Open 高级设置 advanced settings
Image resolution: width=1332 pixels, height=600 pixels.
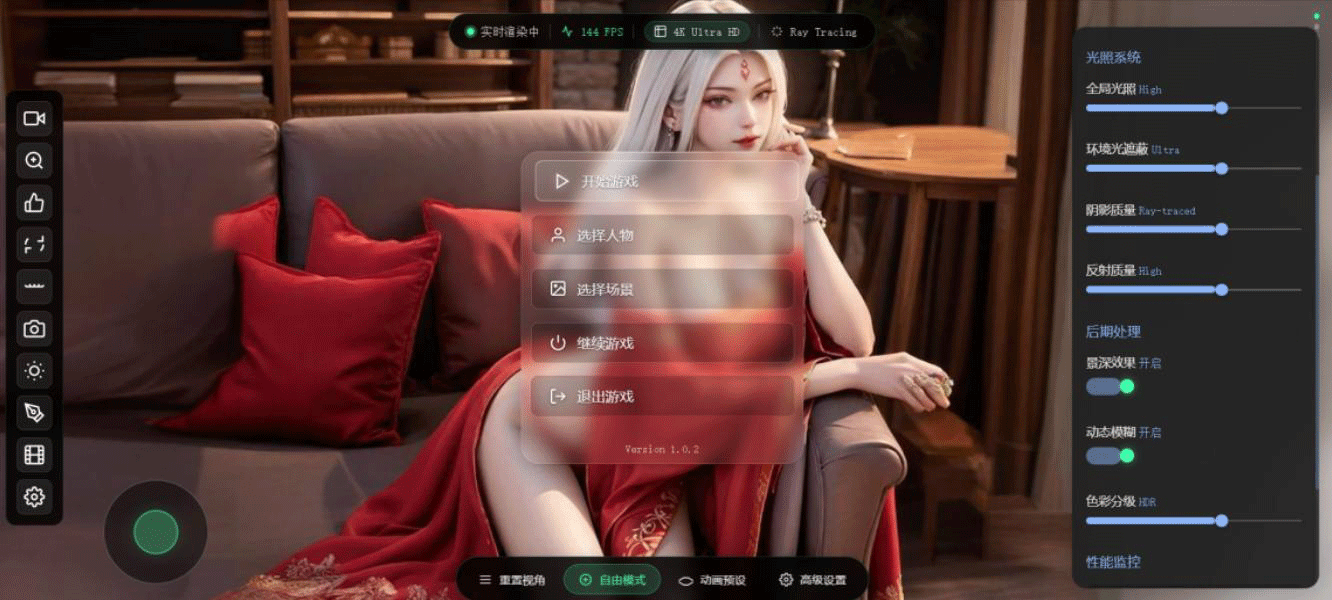click(812, 580)
